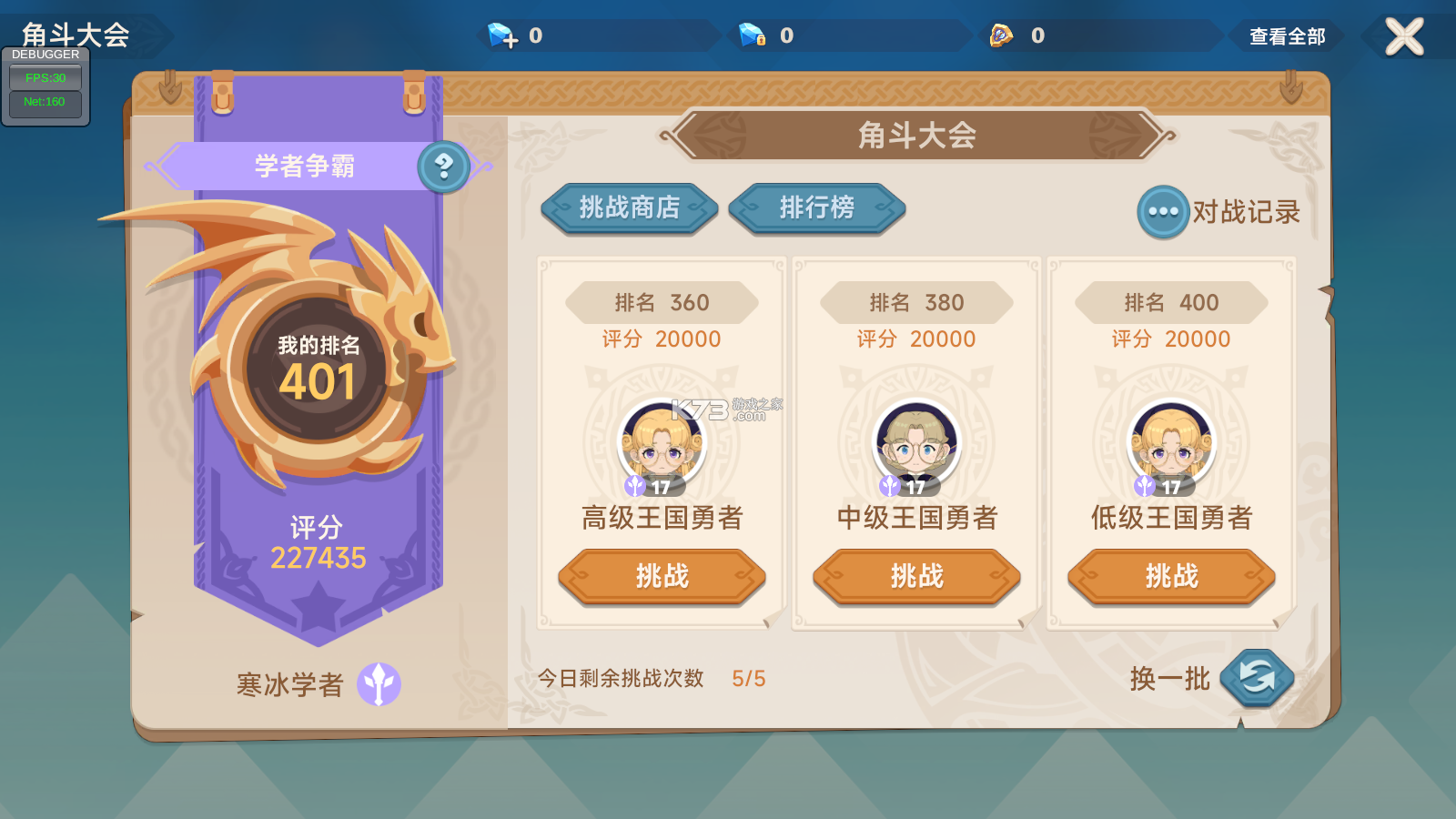
Task: Select the avatar of 中级王国勇者
Action: point(915,446)
